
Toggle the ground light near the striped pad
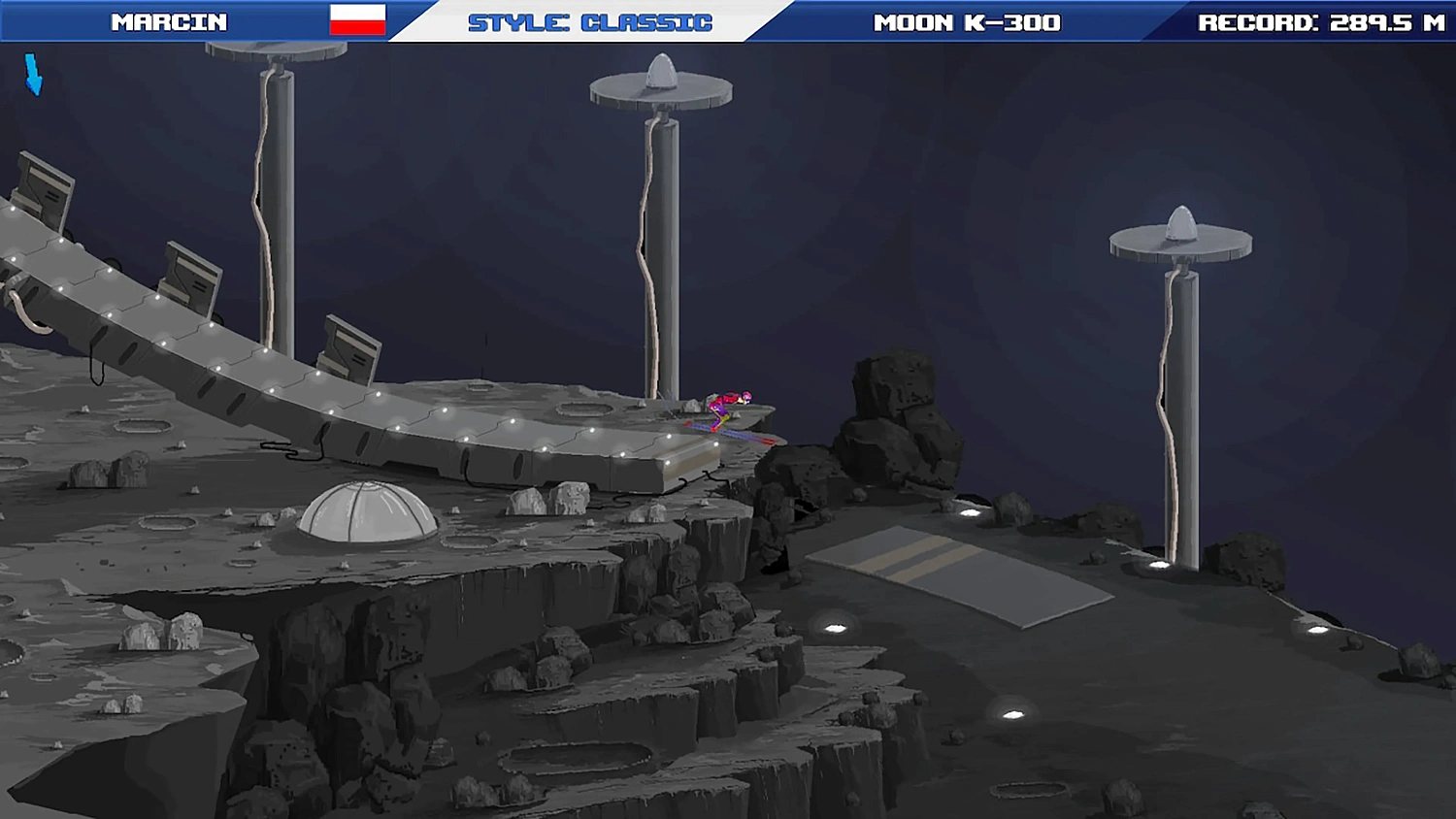click(835, 626)
